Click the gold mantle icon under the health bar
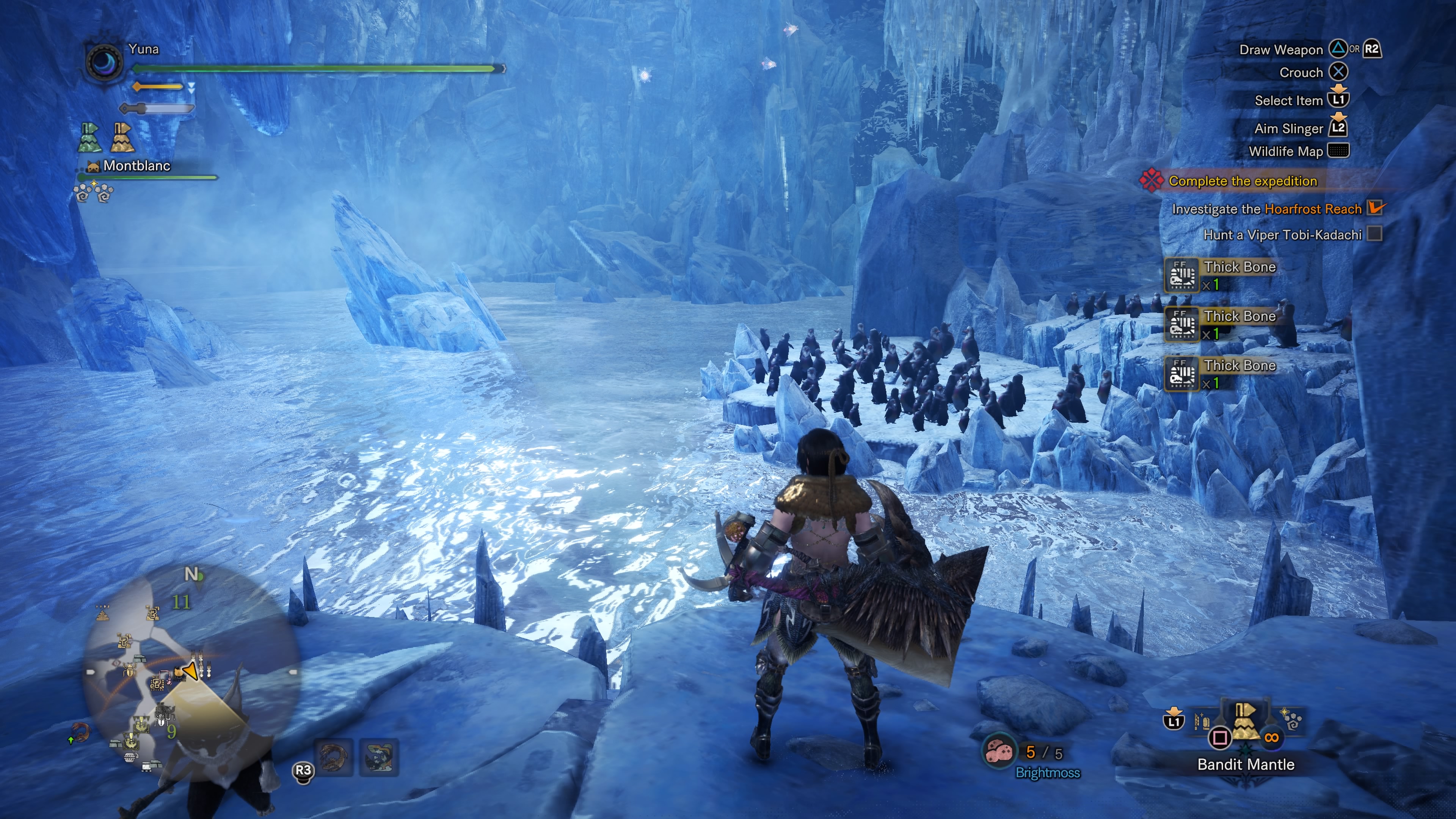Image resolution: width=1456 pixels, height=819 pixels. point(122,137)
